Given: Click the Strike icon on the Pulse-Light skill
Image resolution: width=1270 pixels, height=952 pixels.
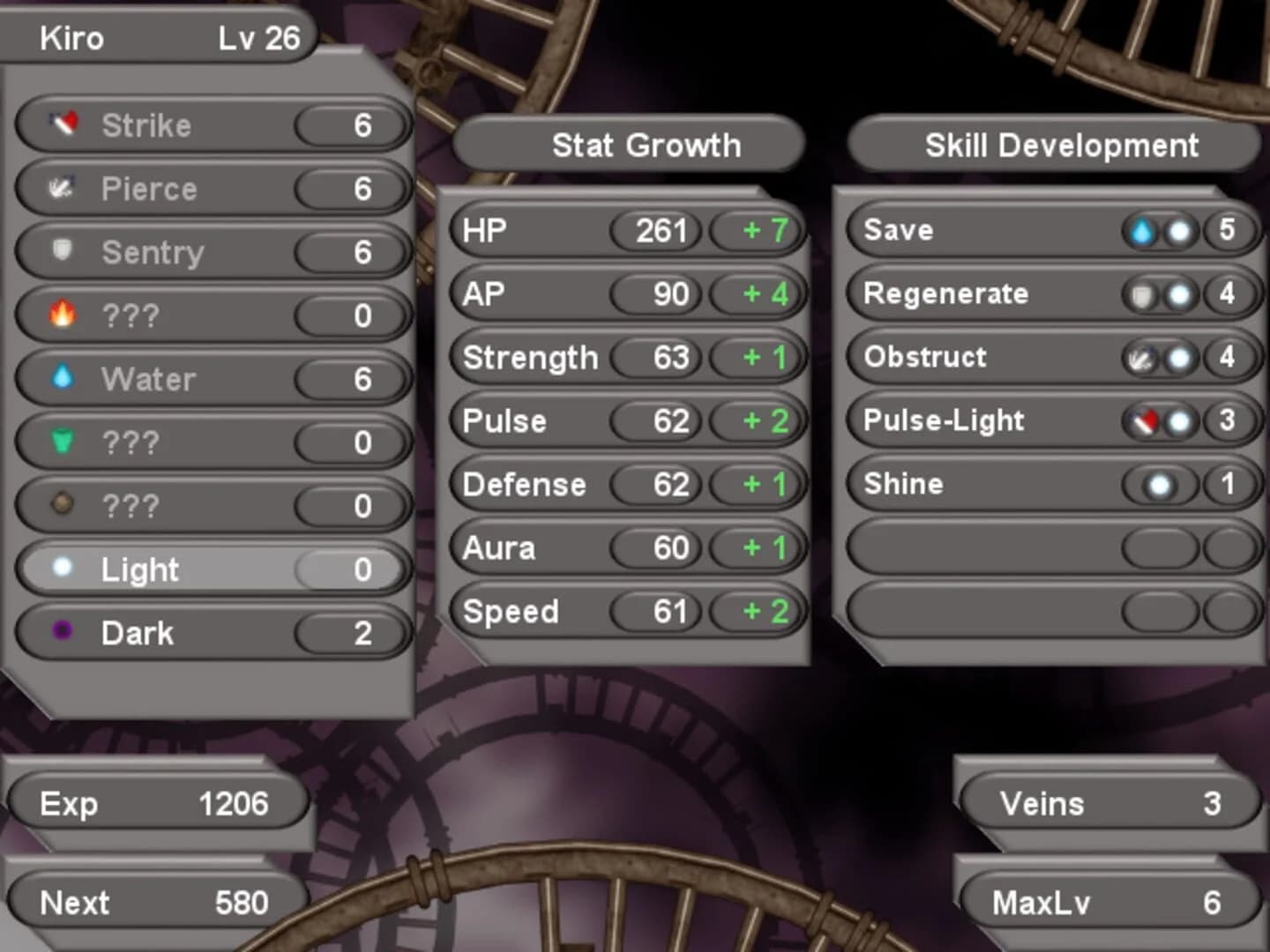Looking at the screenshot, I should (1143, 420).
